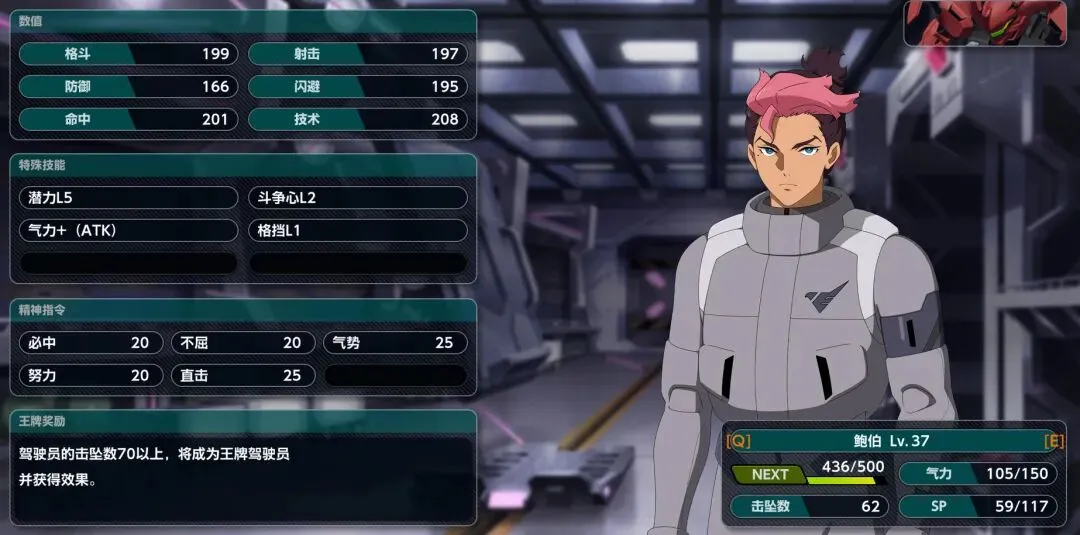Choose the 气力+（ATK） skill entry

(128, 231)
